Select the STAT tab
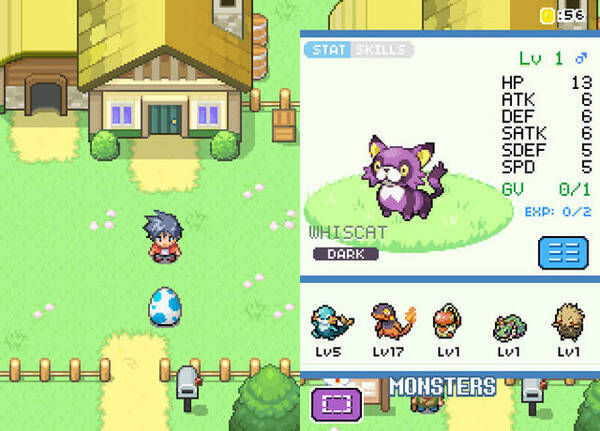Image resolution: width=600 pixels, height=431 pixels. [x=327, y=50]
